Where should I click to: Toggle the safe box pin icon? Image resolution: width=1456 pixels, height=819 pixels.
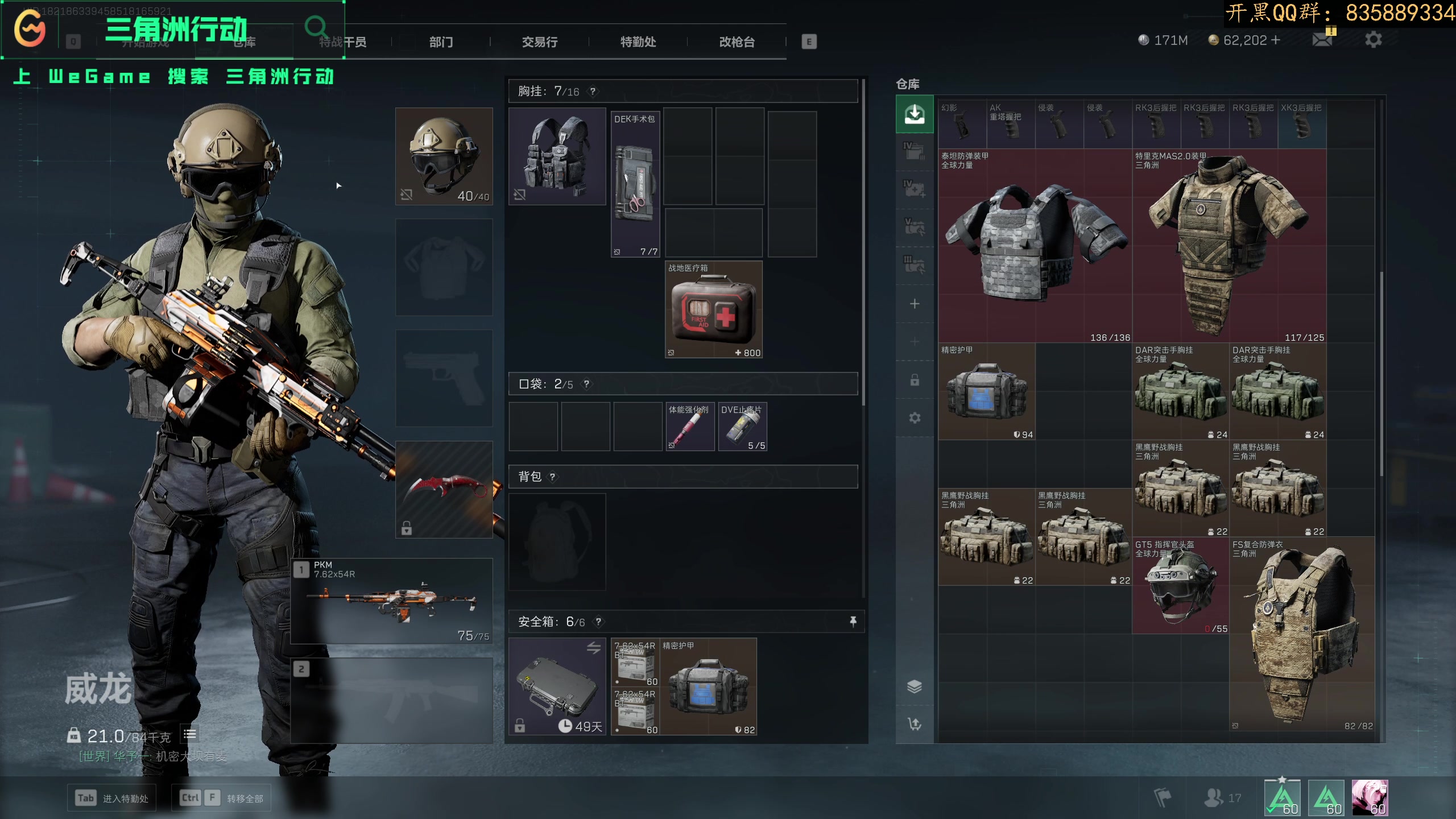pos(853,622)
